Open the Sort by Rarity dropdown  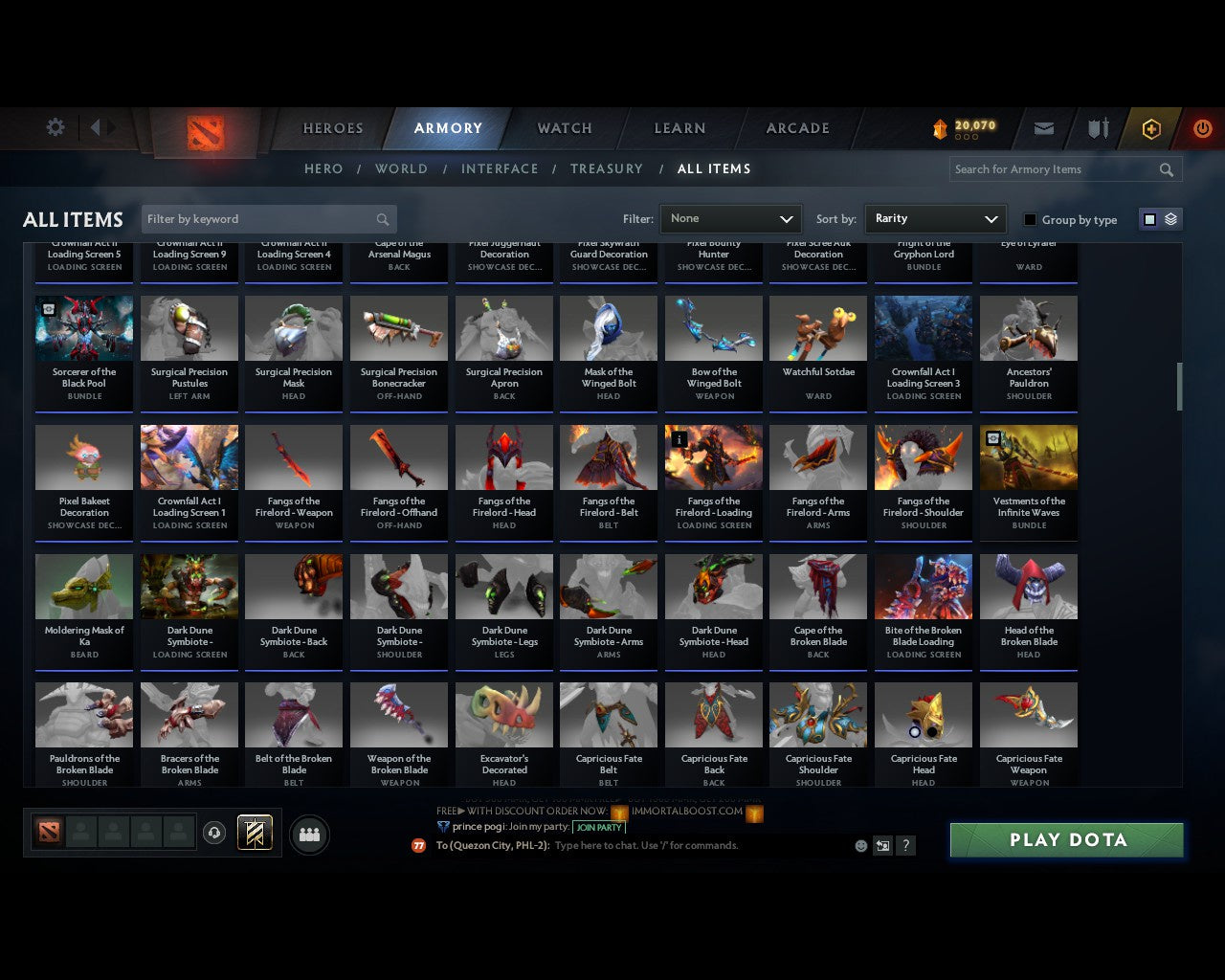point(935,219)
